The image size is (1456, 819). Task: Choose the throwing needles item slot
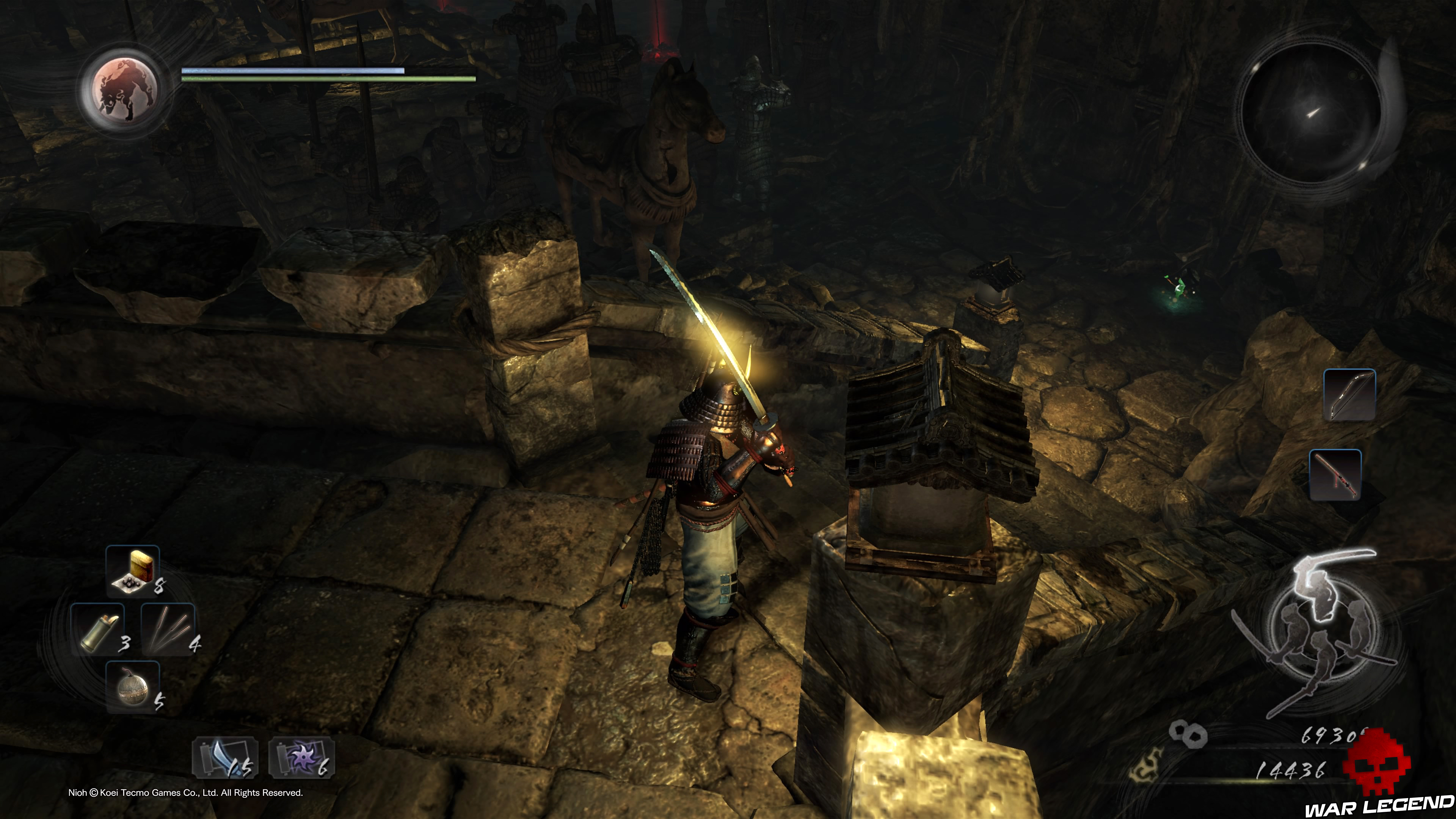(x=168, y=629)
